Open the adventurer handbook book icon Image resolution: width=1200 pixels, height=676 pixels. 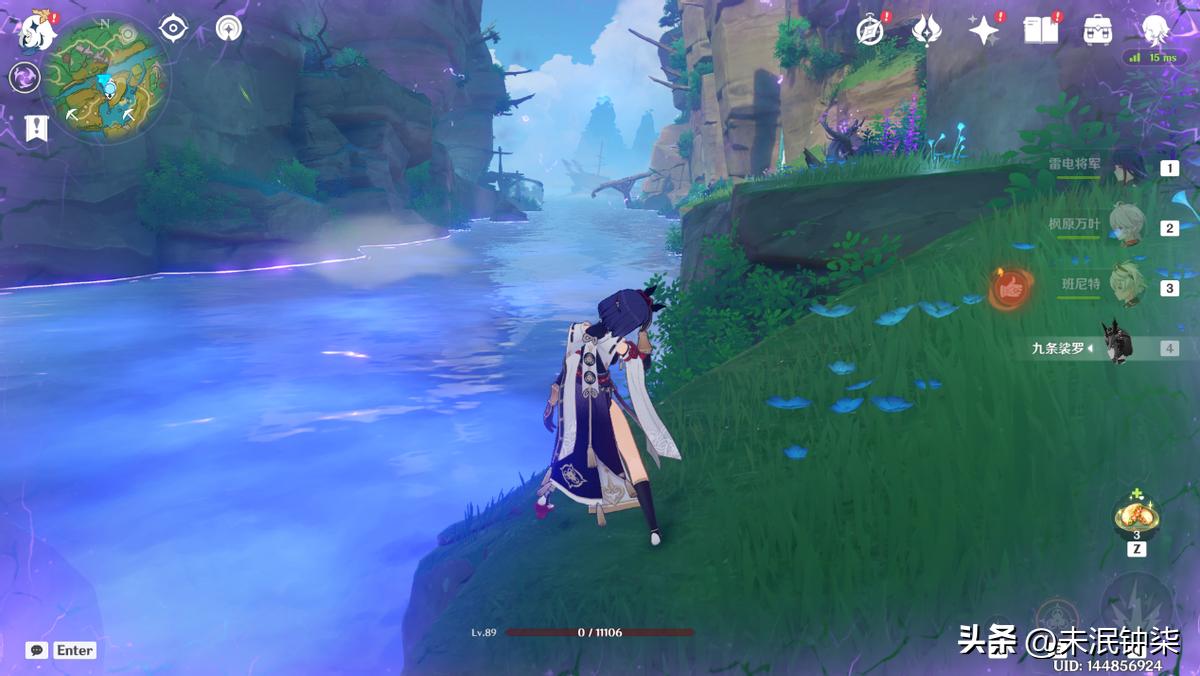[1041, 30]
